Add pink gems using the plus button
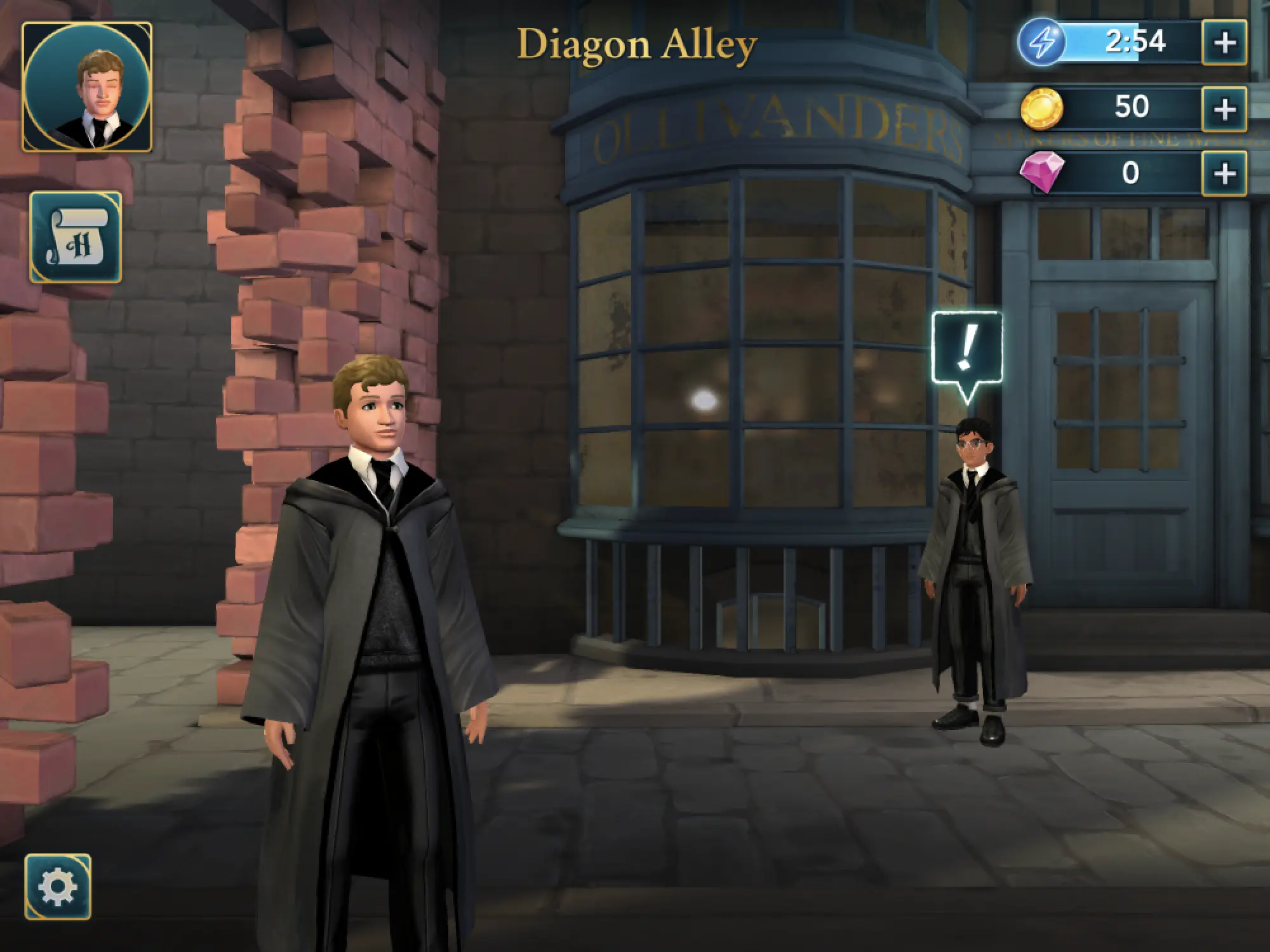1270x952 pixels. pyautogui.click(x=1224, y=173)
